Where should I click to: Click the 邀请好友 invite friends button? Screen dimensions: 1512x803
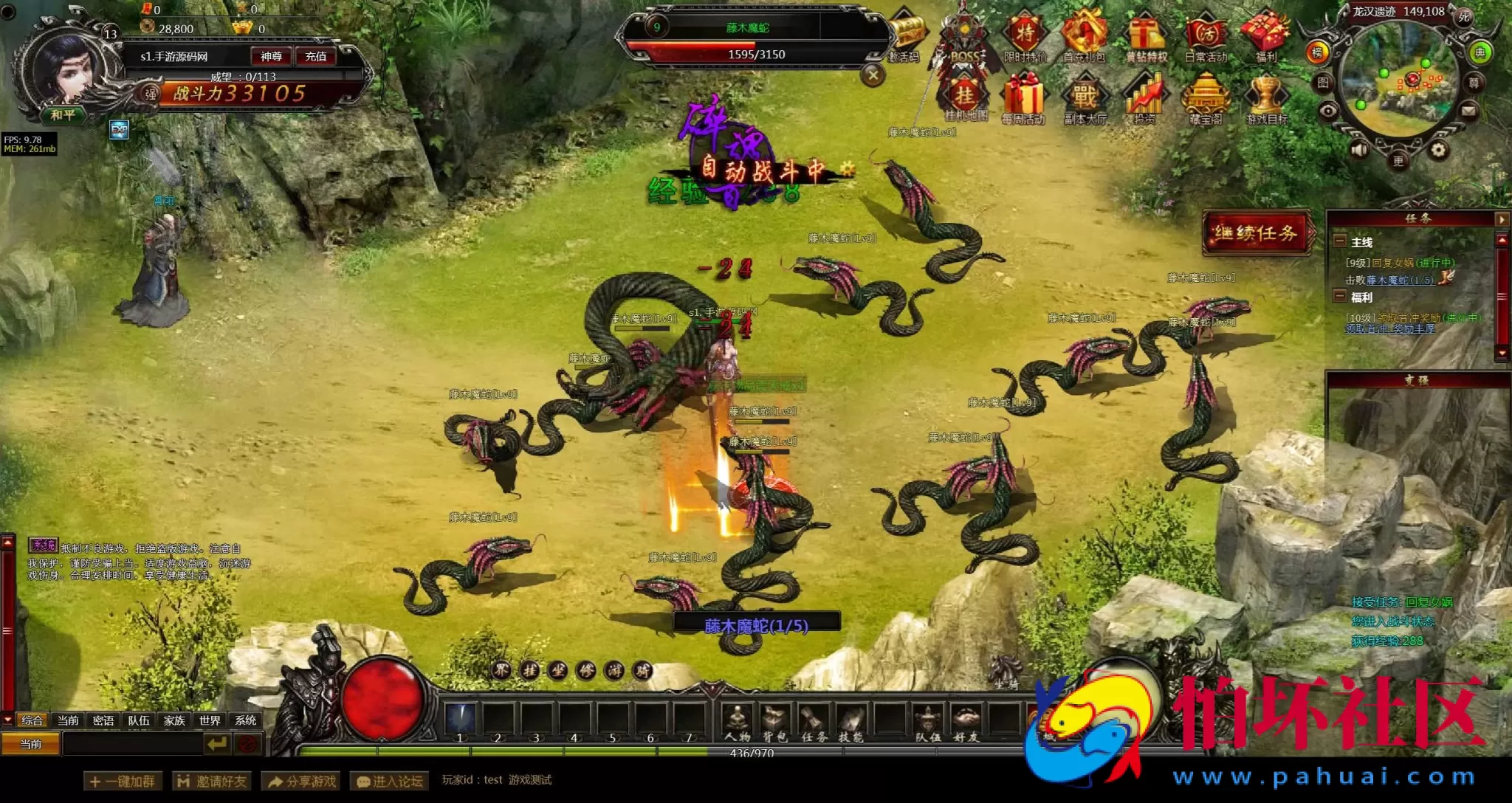point(213,781)
